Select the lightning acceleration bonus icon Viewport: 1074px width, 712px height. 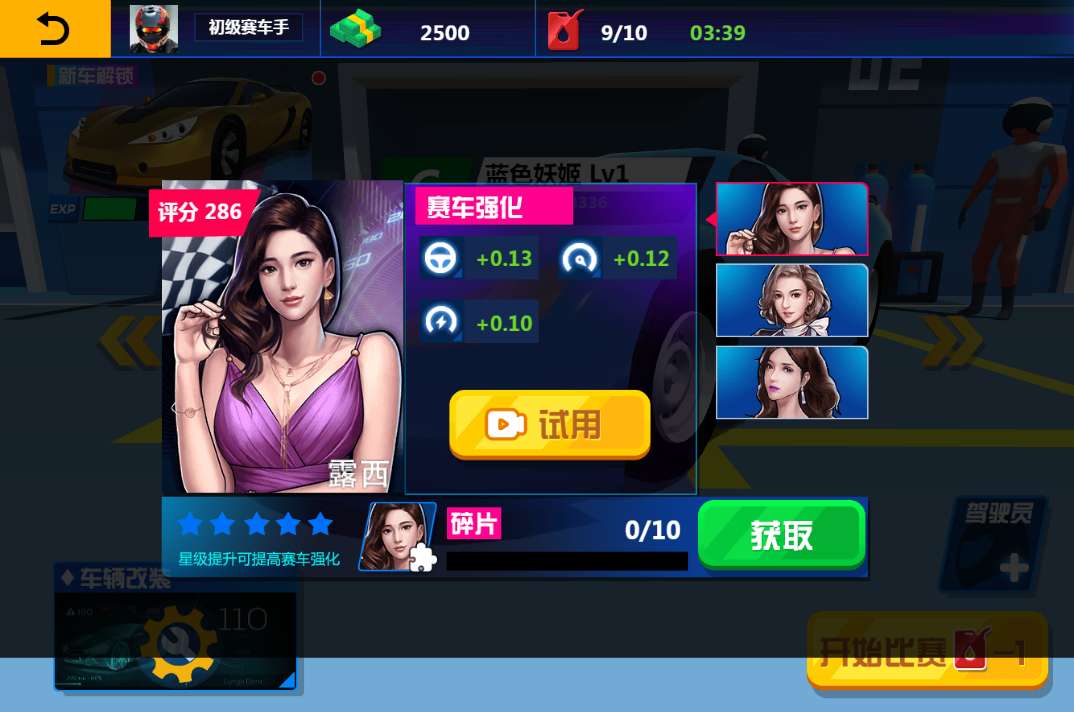coord(438,322)
